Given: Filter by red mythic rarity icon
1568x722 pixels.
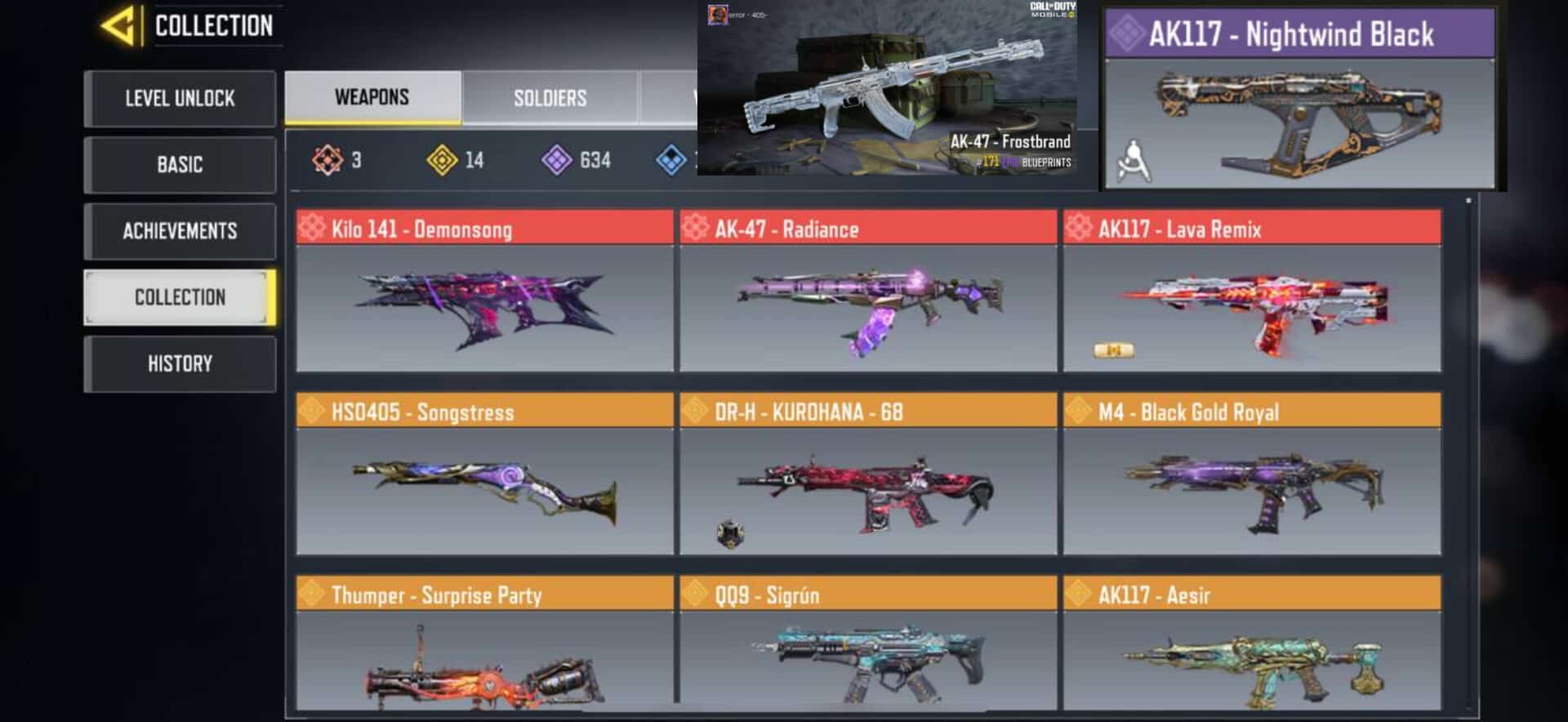Looking at the screenshot, I should click(x=328, y=160).
